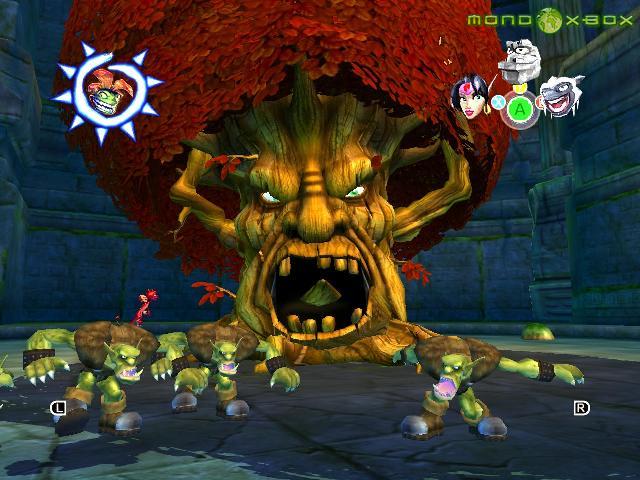This screenshot has height=480, width=640.
Task: Choose the grey stone-faced character portrait
Action: pos(517,60)
